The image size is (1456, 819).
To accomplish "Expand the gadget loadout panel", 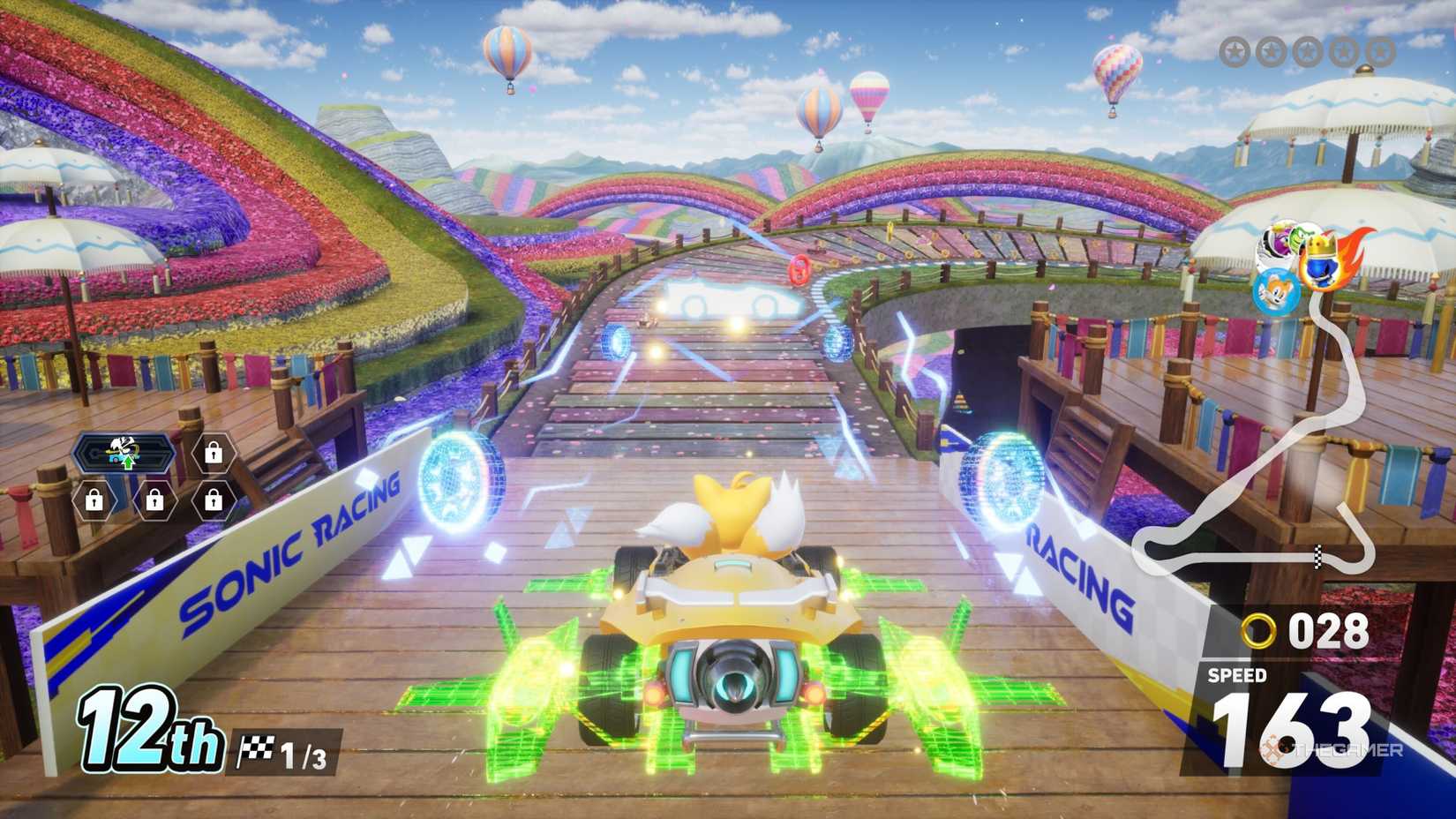I will pos(150,472).
